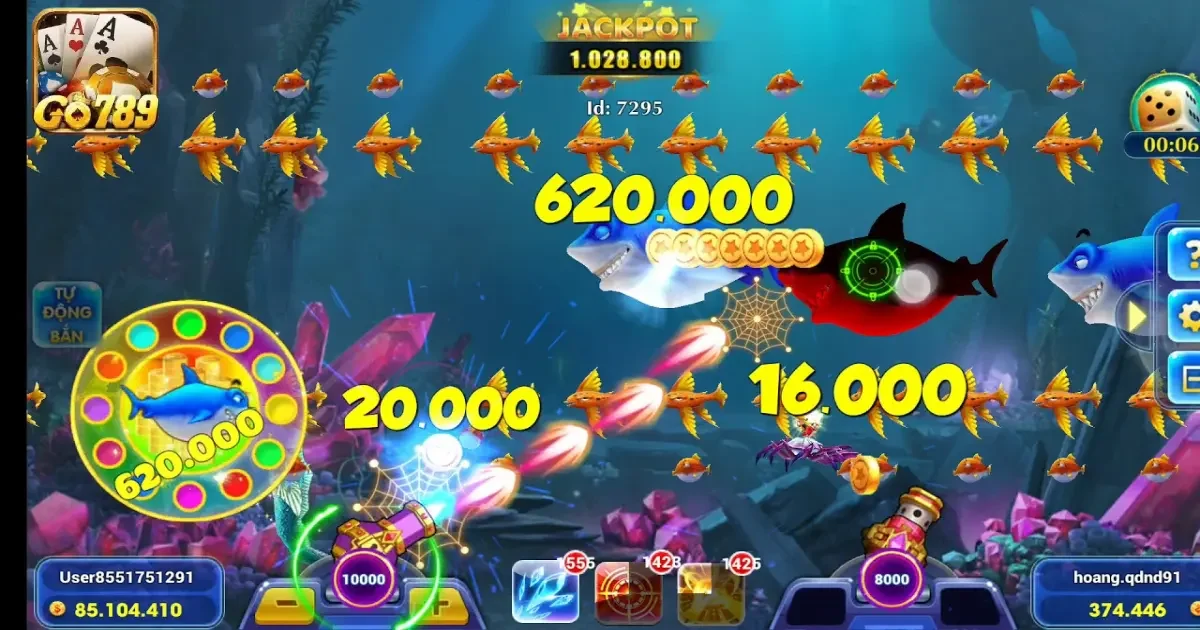Open the hoang.qdnd91 player panel

(x=1113, y=593)
